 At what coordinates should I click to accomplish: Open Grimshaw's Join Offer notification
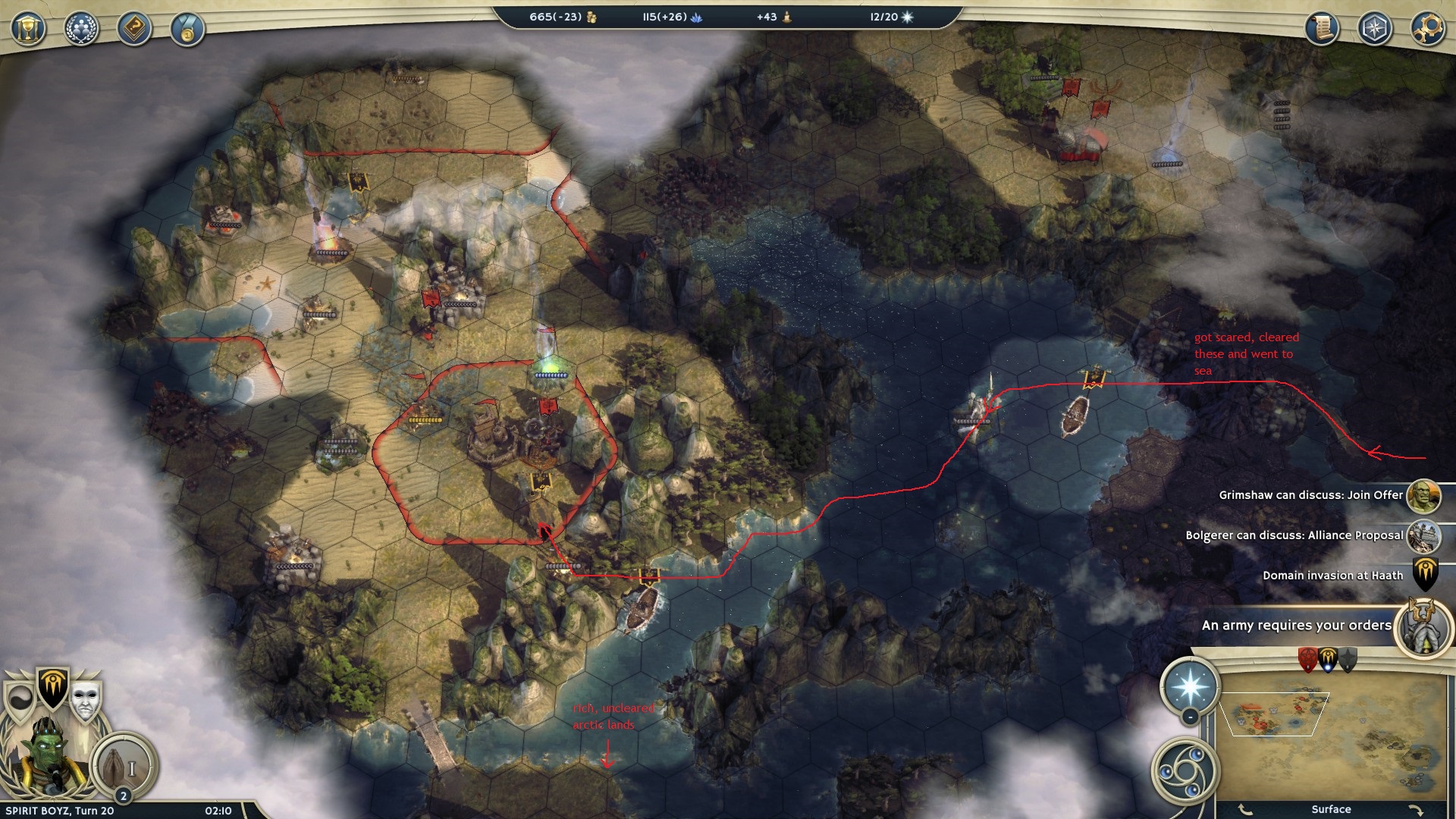[x=1423, y=496]
